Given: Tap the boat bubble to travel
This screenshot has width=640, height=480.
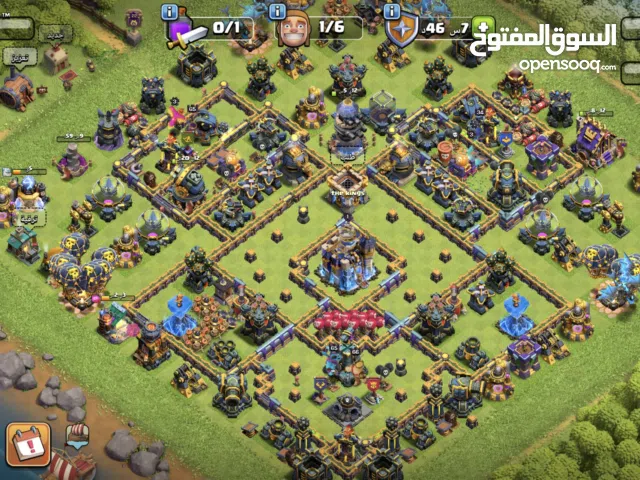Looking at the screenshot, I should [75, 436].
